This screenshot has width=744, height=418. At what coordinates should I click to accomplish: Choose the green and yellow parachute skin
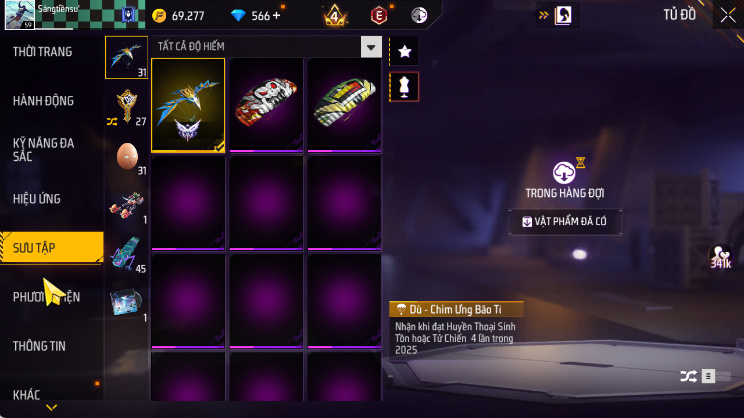click(344, 104)
